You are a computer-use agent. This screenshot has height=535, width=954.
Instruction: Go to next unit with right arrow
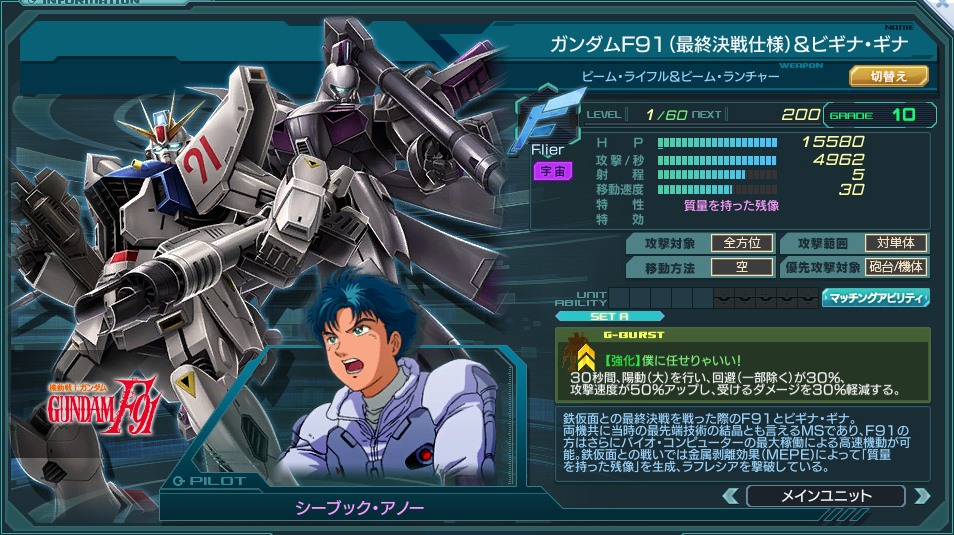click(x=921, y=496)
